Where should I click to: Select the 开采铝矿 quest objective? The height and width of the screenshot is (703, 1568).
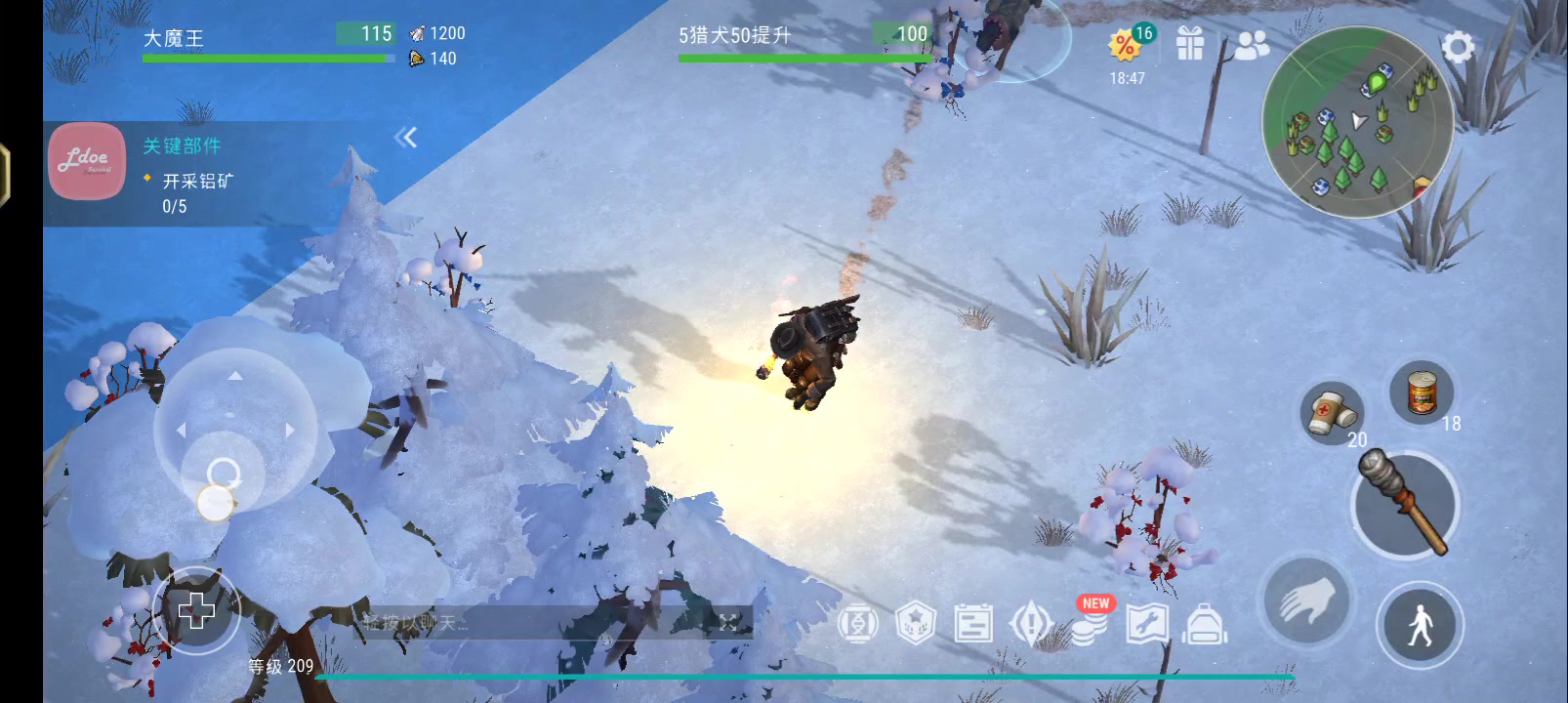pos(200,182)
